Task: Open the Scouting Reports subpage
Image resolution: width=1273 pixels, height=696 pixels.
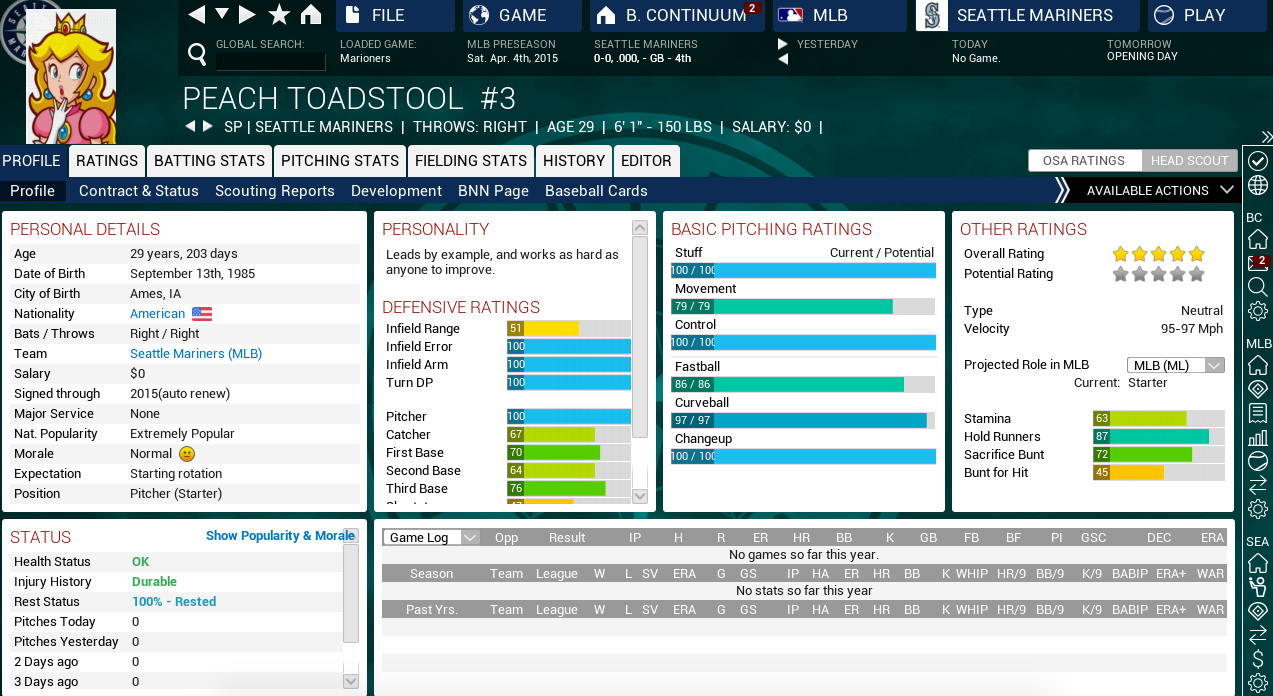Action: tap(275, 191)
